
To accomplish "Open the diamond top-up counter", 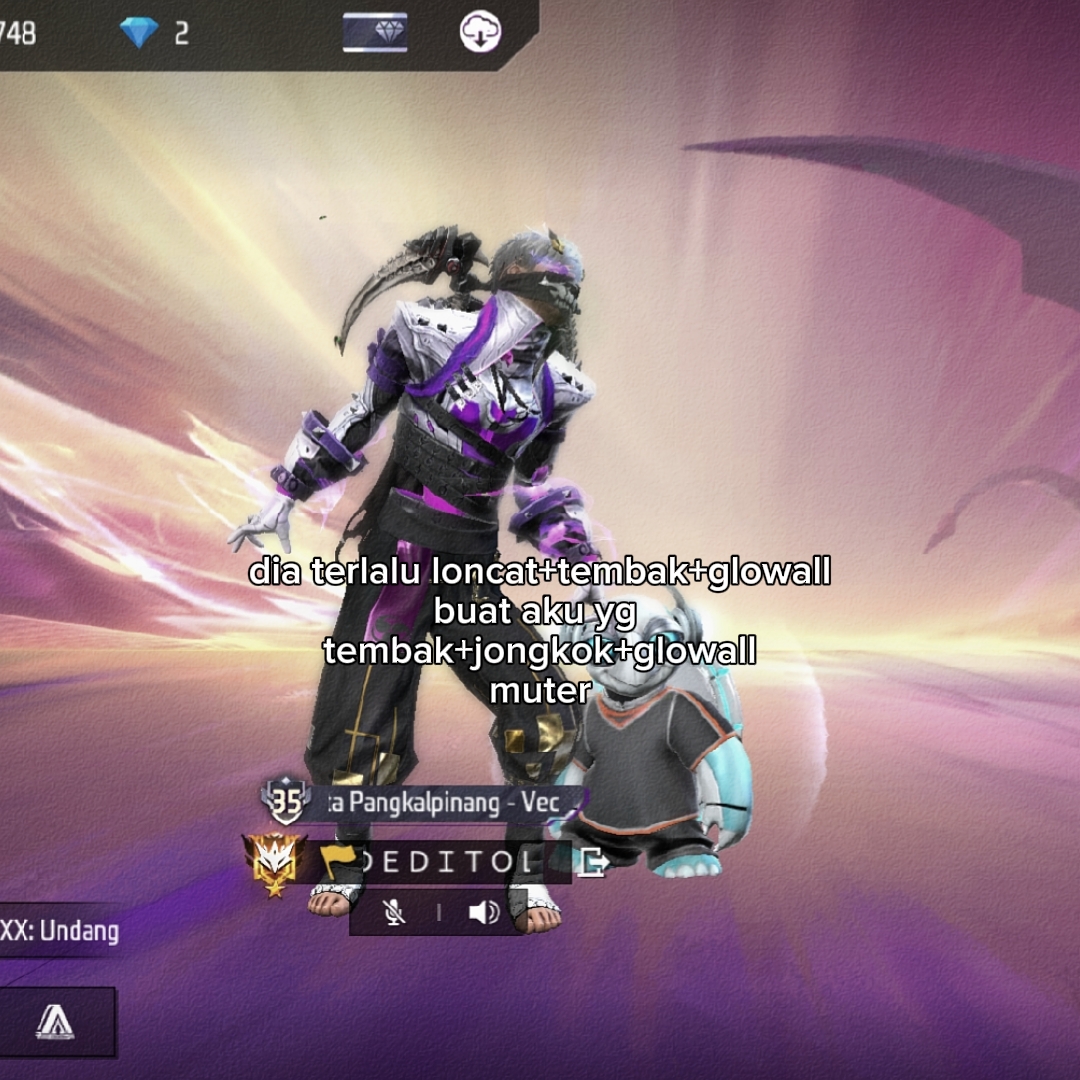I will click(x=154, y=33).
